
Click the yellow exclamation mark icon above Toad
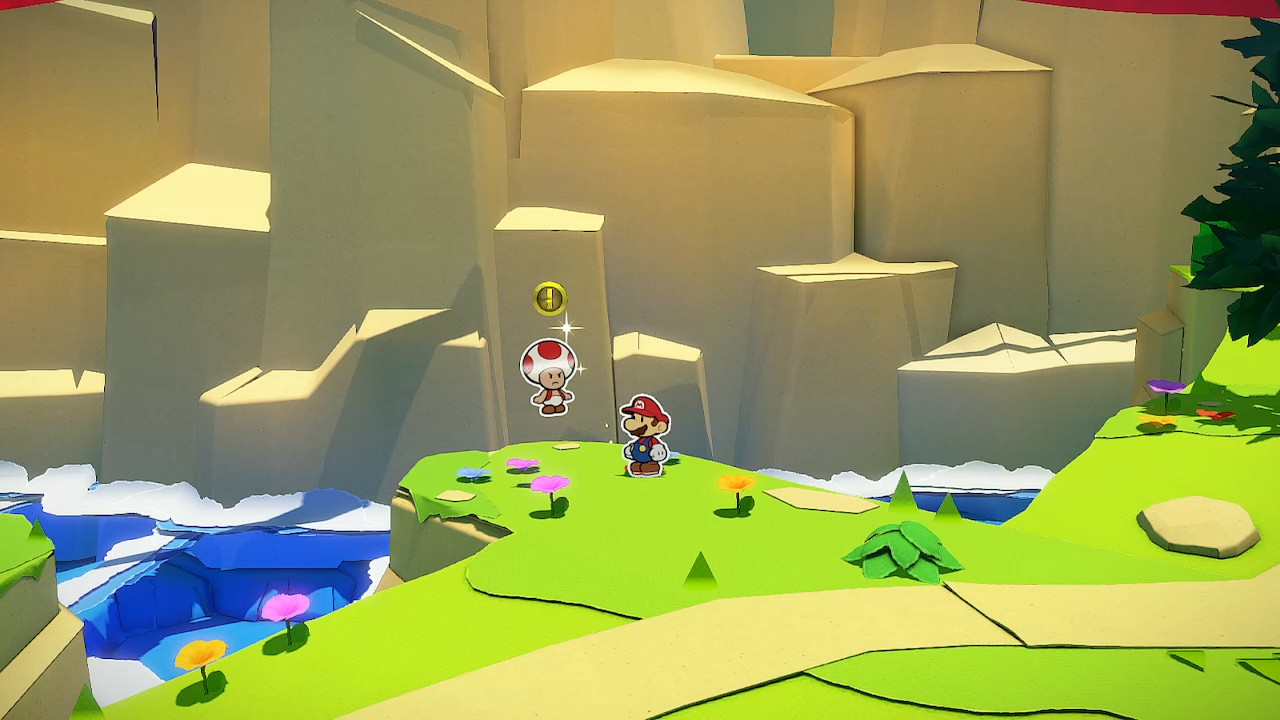550,298
